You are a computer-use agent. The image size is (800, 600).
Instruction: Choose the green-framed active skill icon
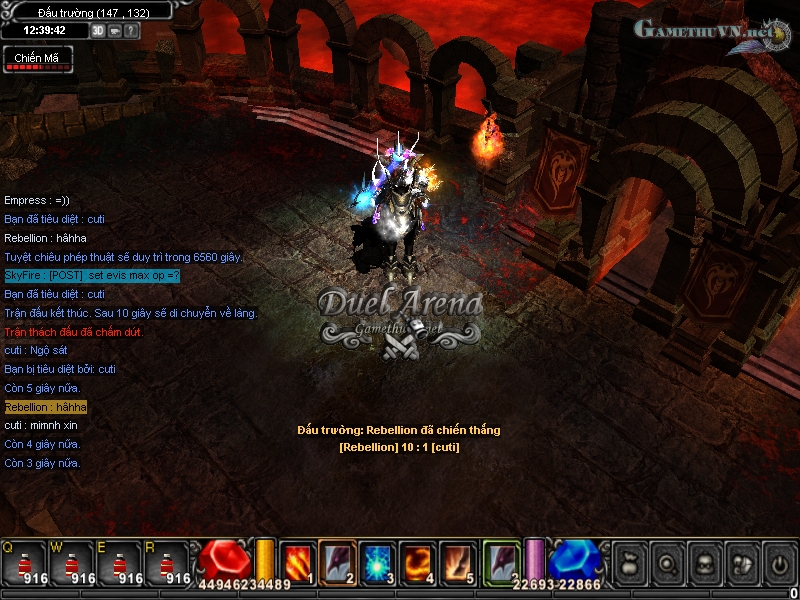pos(502,561)
